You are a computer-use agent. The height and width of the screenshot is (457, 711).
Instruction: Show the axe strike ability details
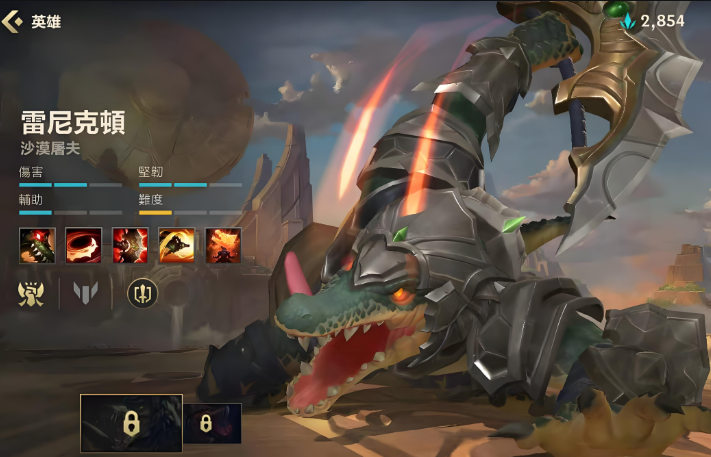[x=130, y=245]
